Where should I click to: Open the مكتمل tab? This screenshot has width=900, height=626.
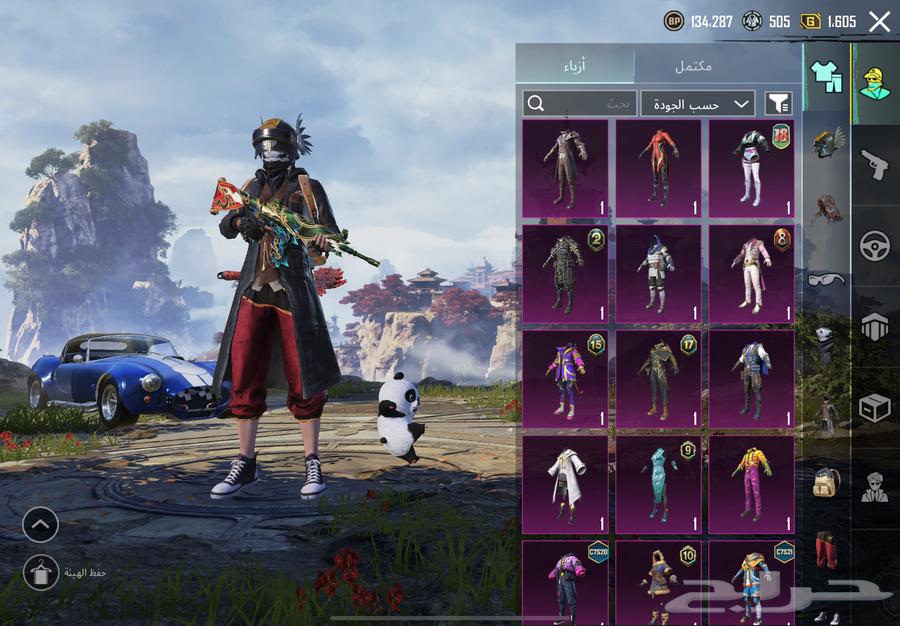point(693,65)
